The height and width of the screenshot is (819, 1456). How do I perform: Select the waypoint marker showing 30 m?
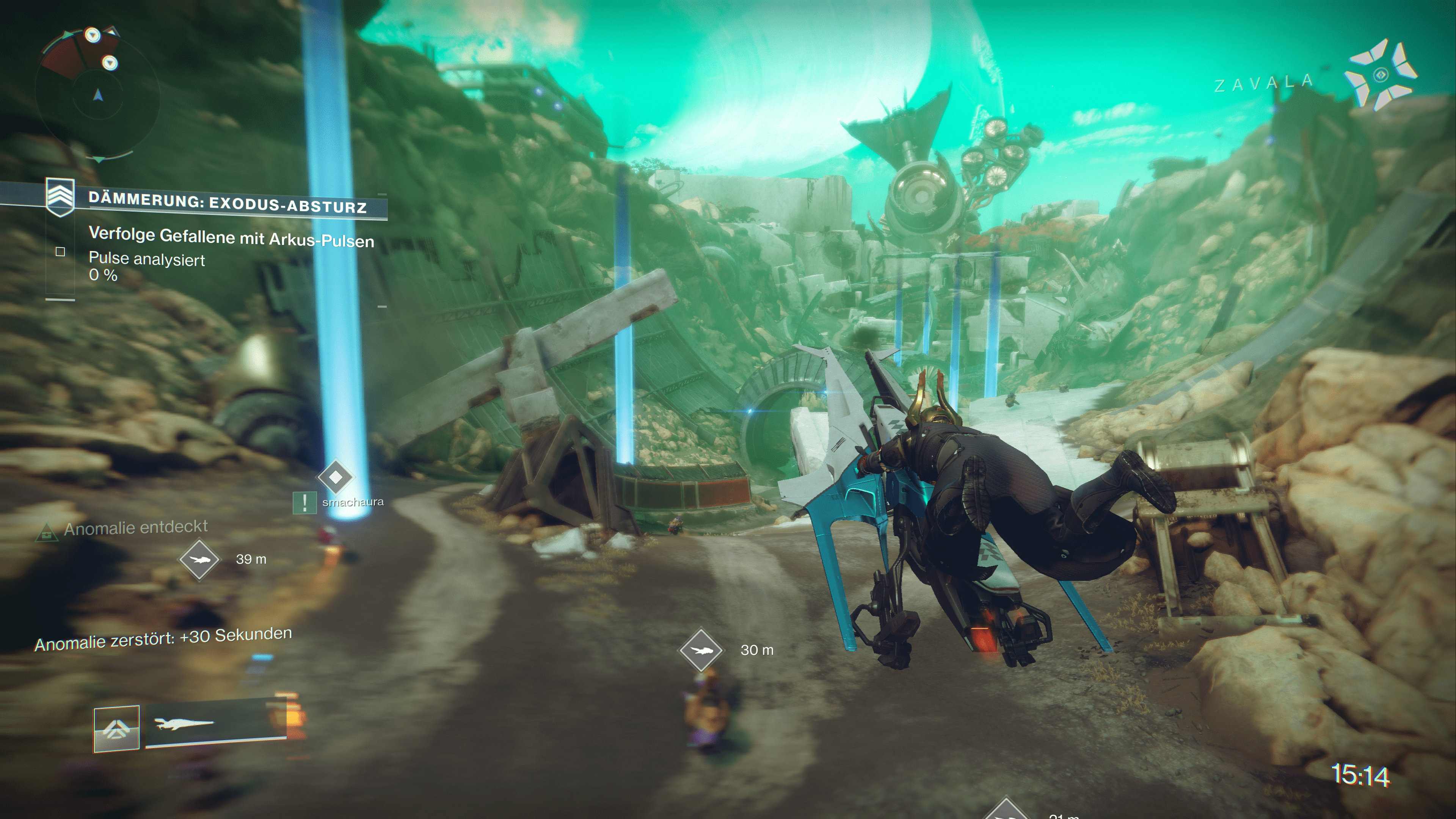[701, 650]
